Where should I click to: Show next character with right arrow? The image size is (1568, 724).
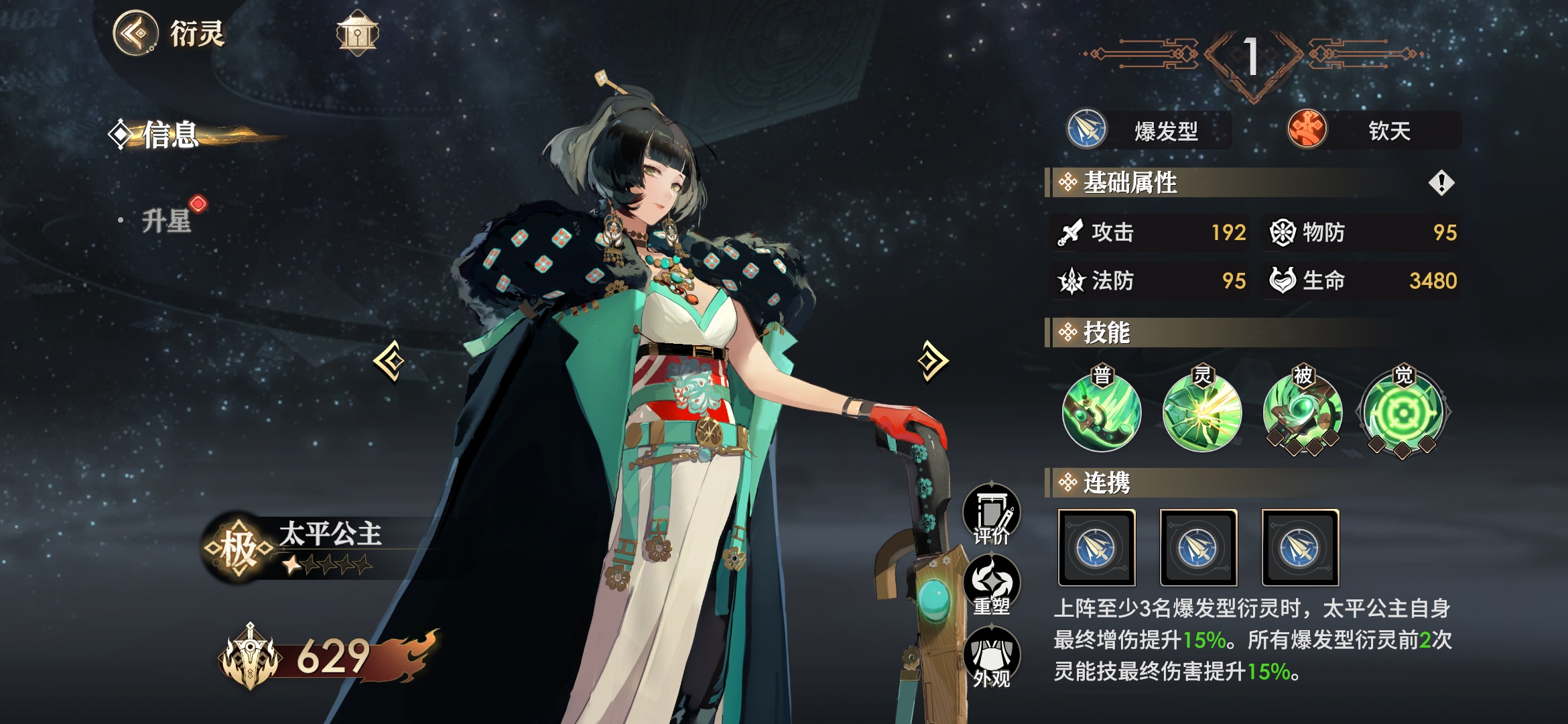pyautogui.click(x=933, y=361)
